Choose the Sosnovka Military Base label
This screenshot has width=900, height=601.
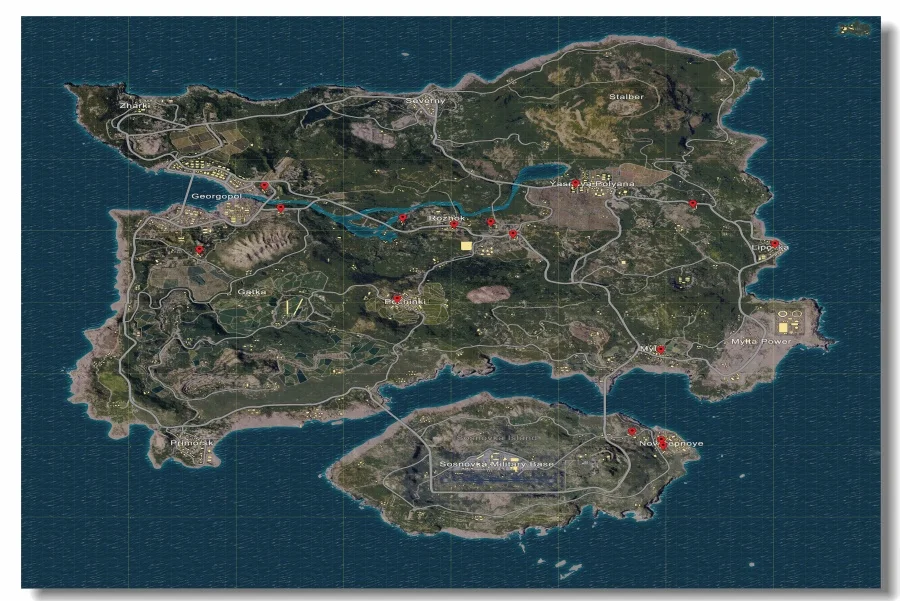(x=496, y=464)
